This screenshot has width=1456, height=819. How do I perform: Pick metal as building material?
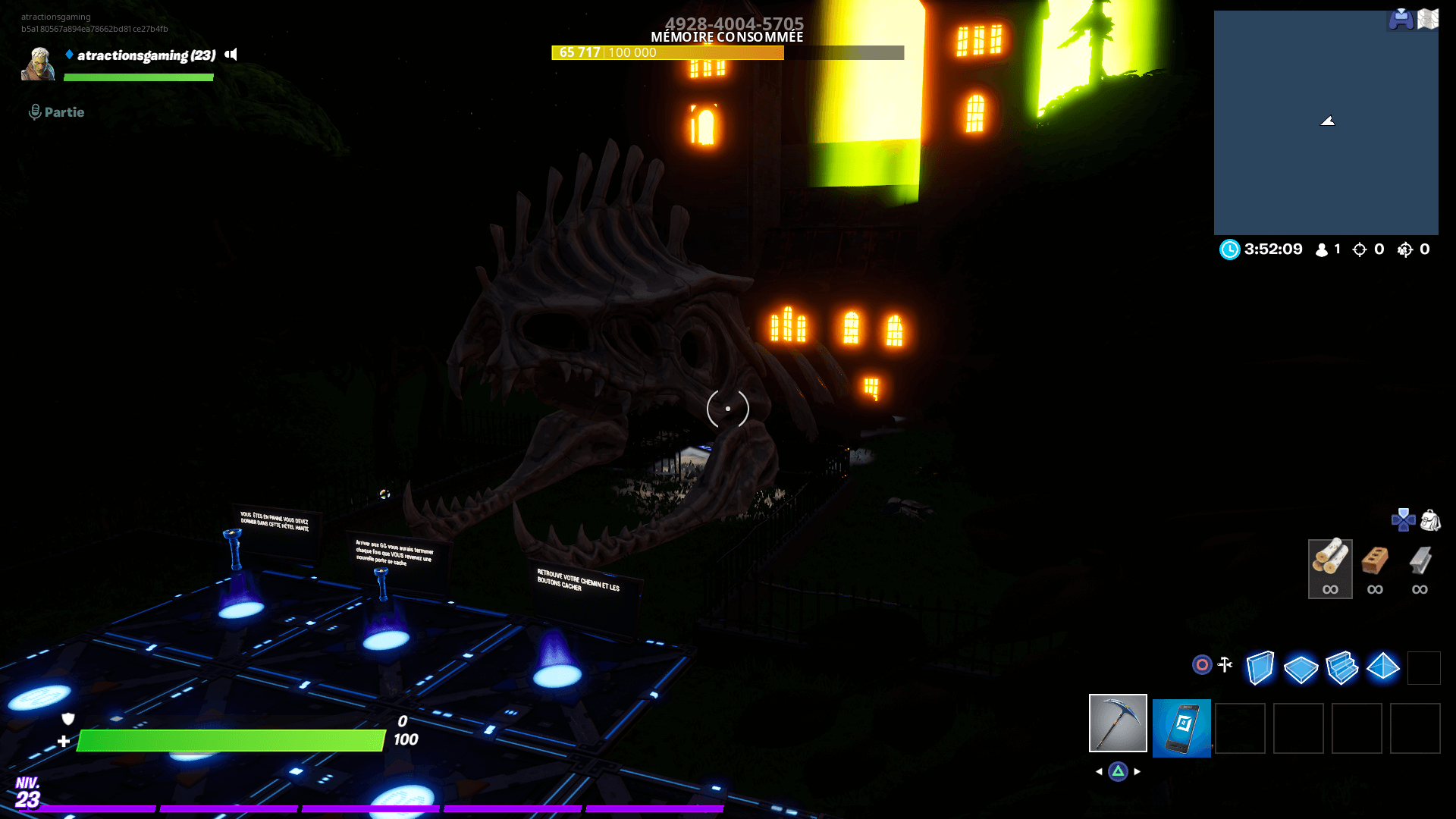1420,568
